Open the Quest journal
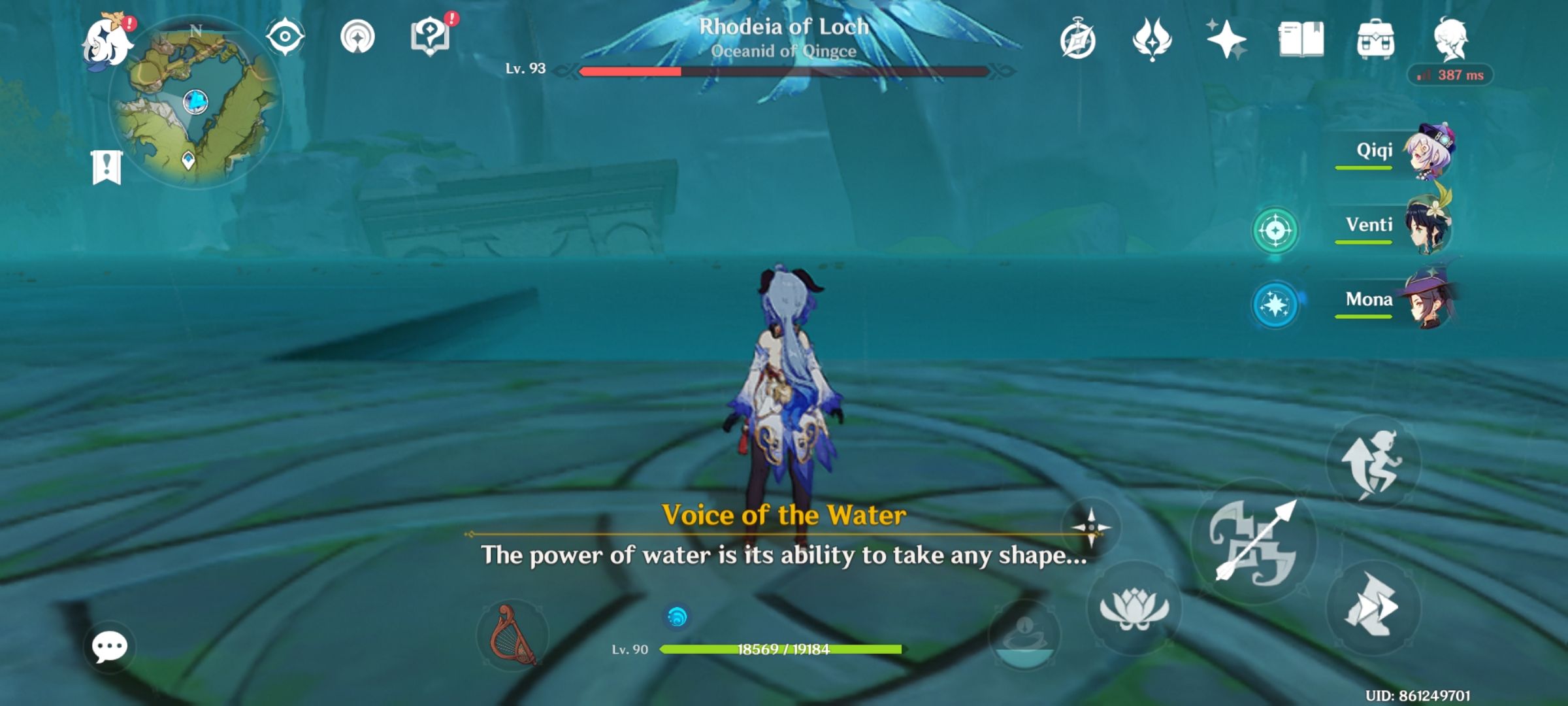The image size is (1568, 706). pos(431,37)
